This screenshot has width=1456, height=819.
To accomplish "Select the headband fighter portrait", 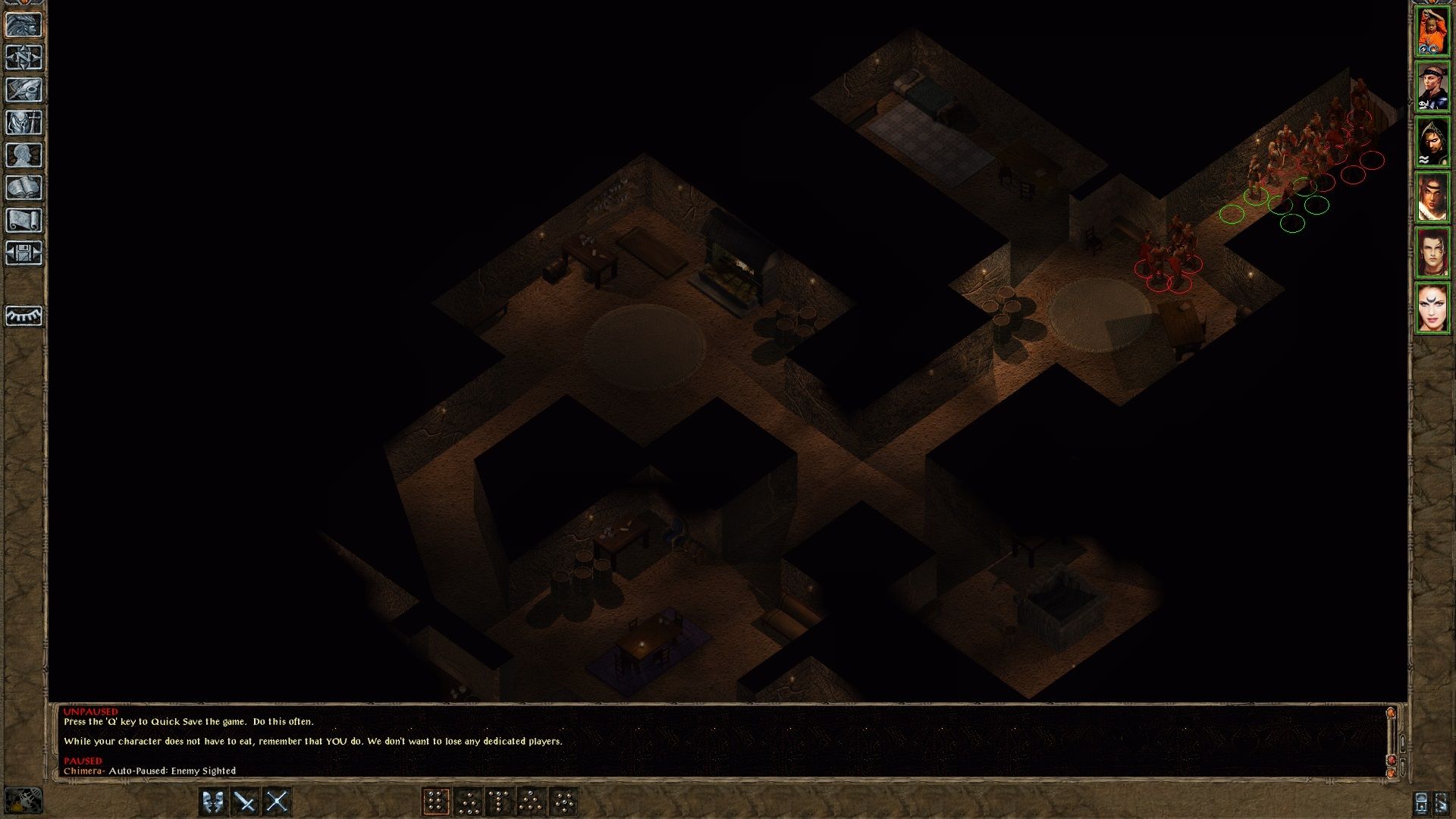I will pos(1432,86).
